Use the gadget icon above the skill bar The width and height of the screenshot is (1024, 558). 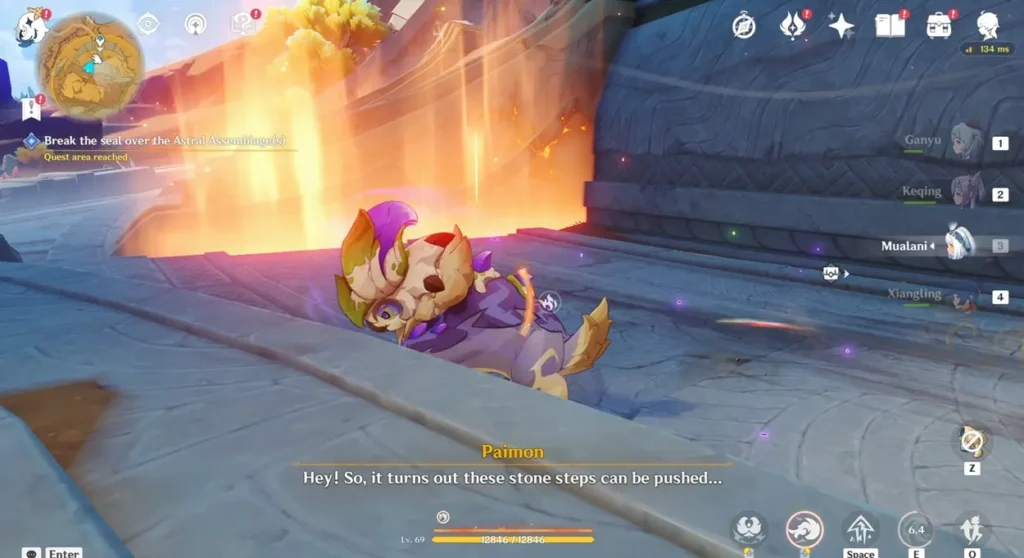(x=971, y=441)
